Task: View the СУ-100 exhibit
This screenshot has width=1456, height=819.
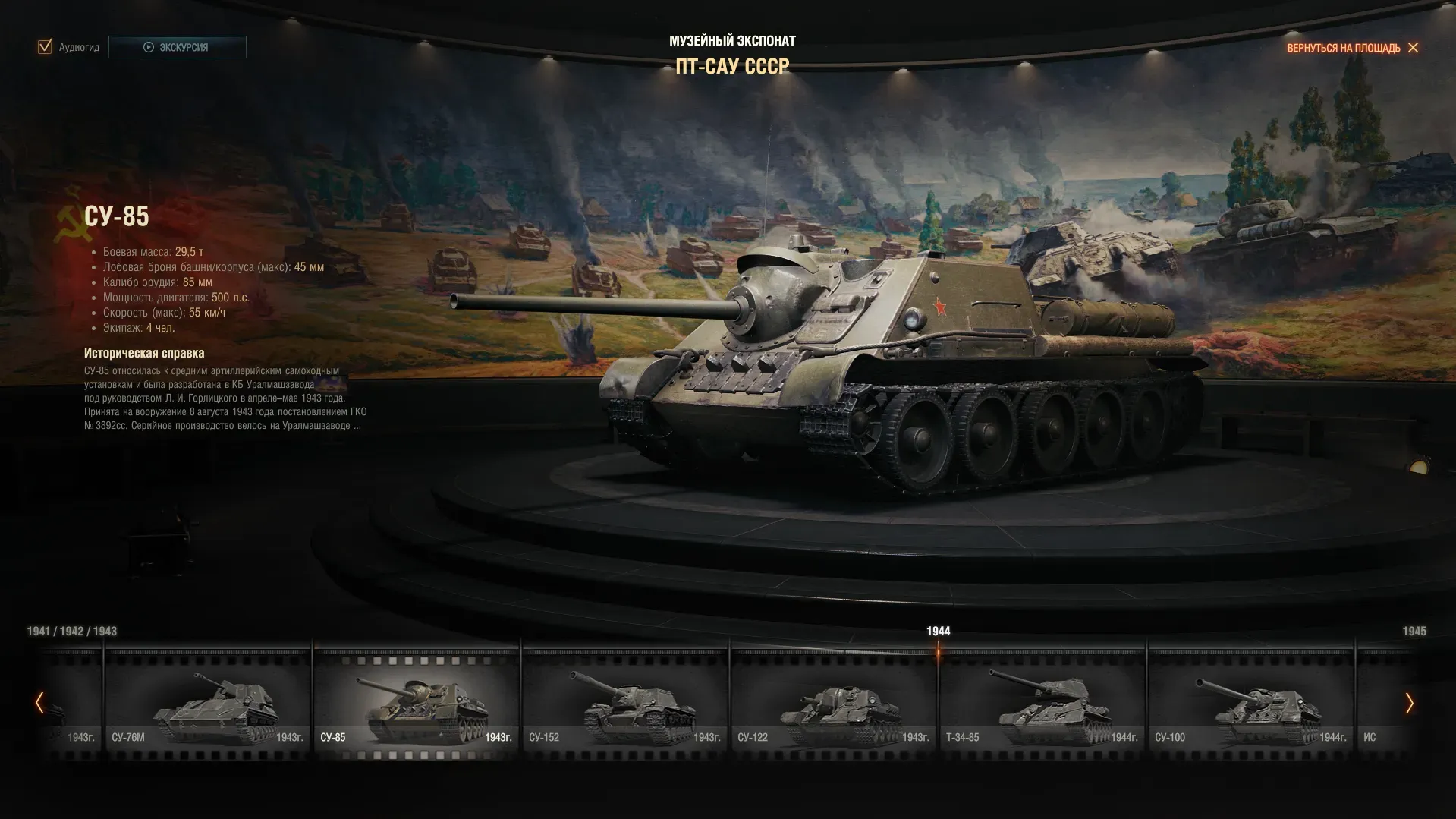Action: point(1250,702)
